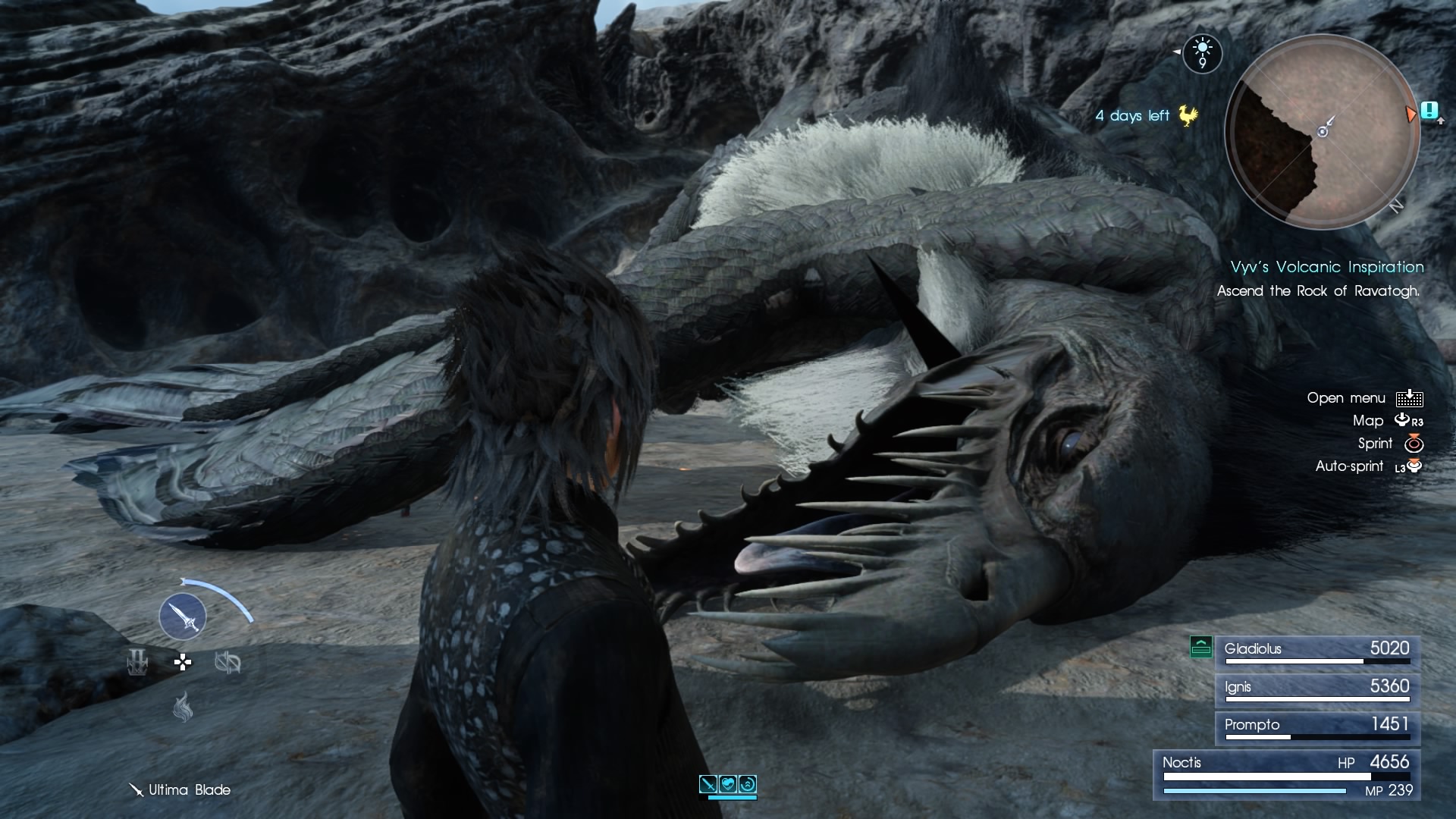Image resolution: width=1456 pixels, height=819 pixels.
Task: Toggle the daylight indicator showing 9
Action: (1202, 53)
